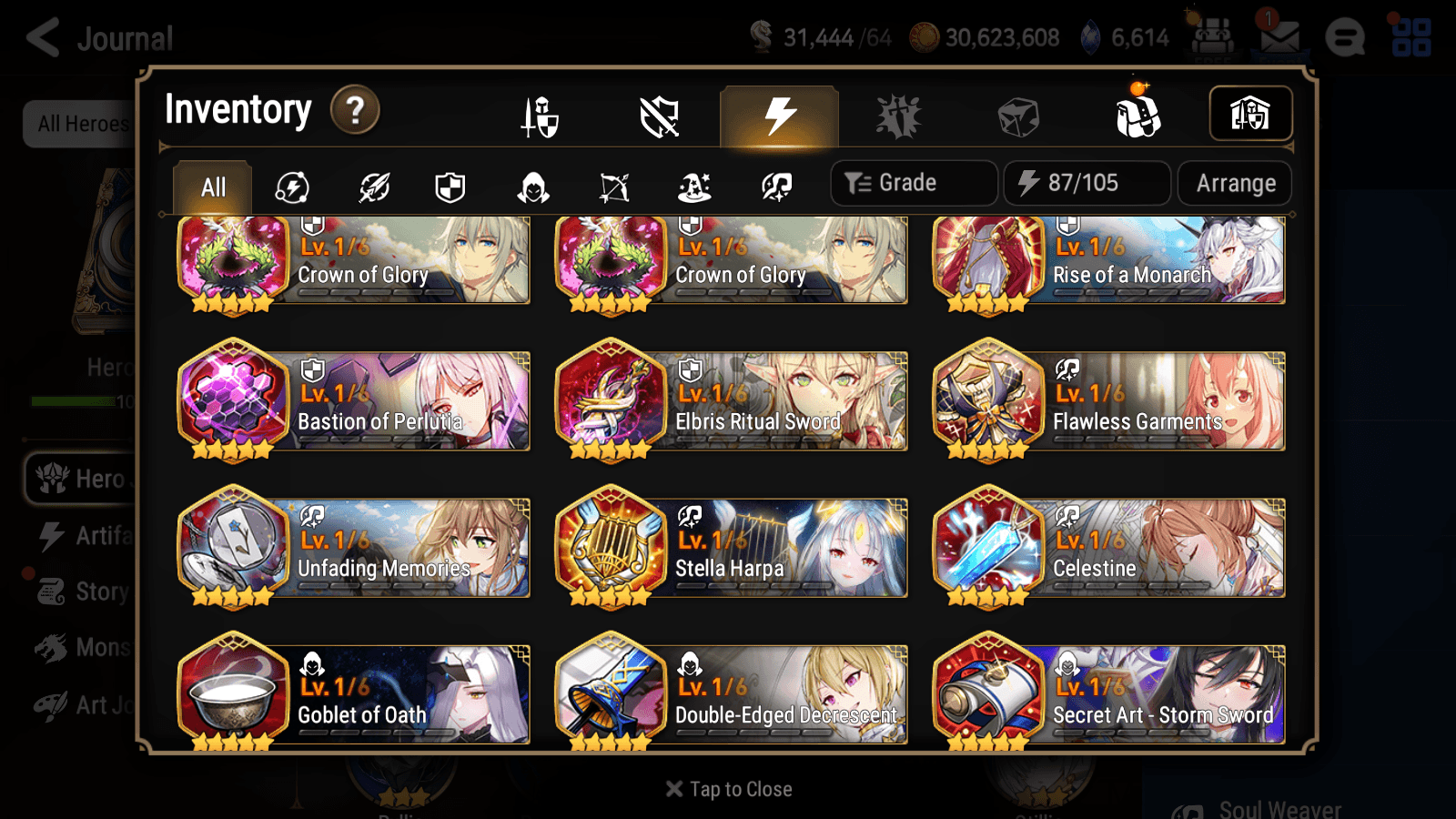Open the Inventory help question mark
Screen dimensions: 1456x819
[x=354, y=110]
